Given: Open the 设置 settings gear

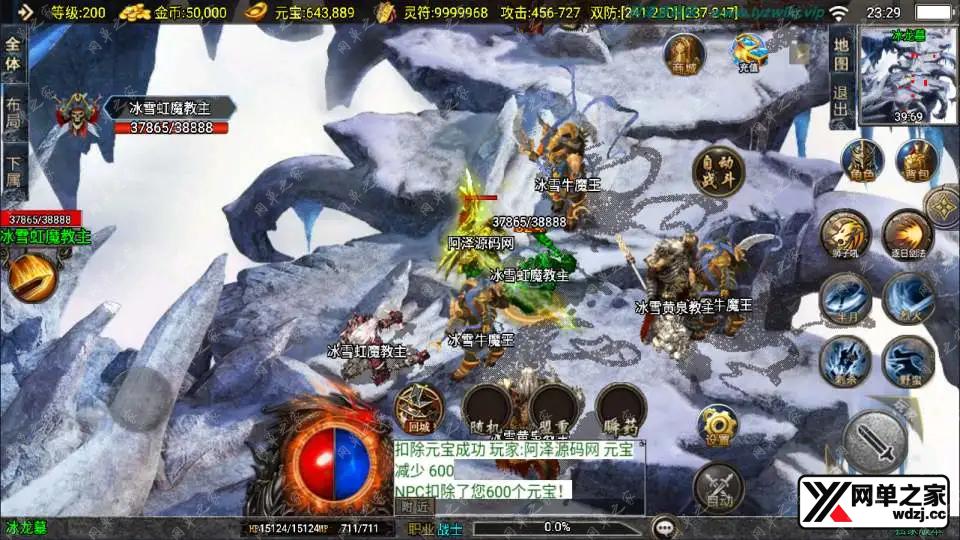Looking at the screenshot, I should point(717,425).
